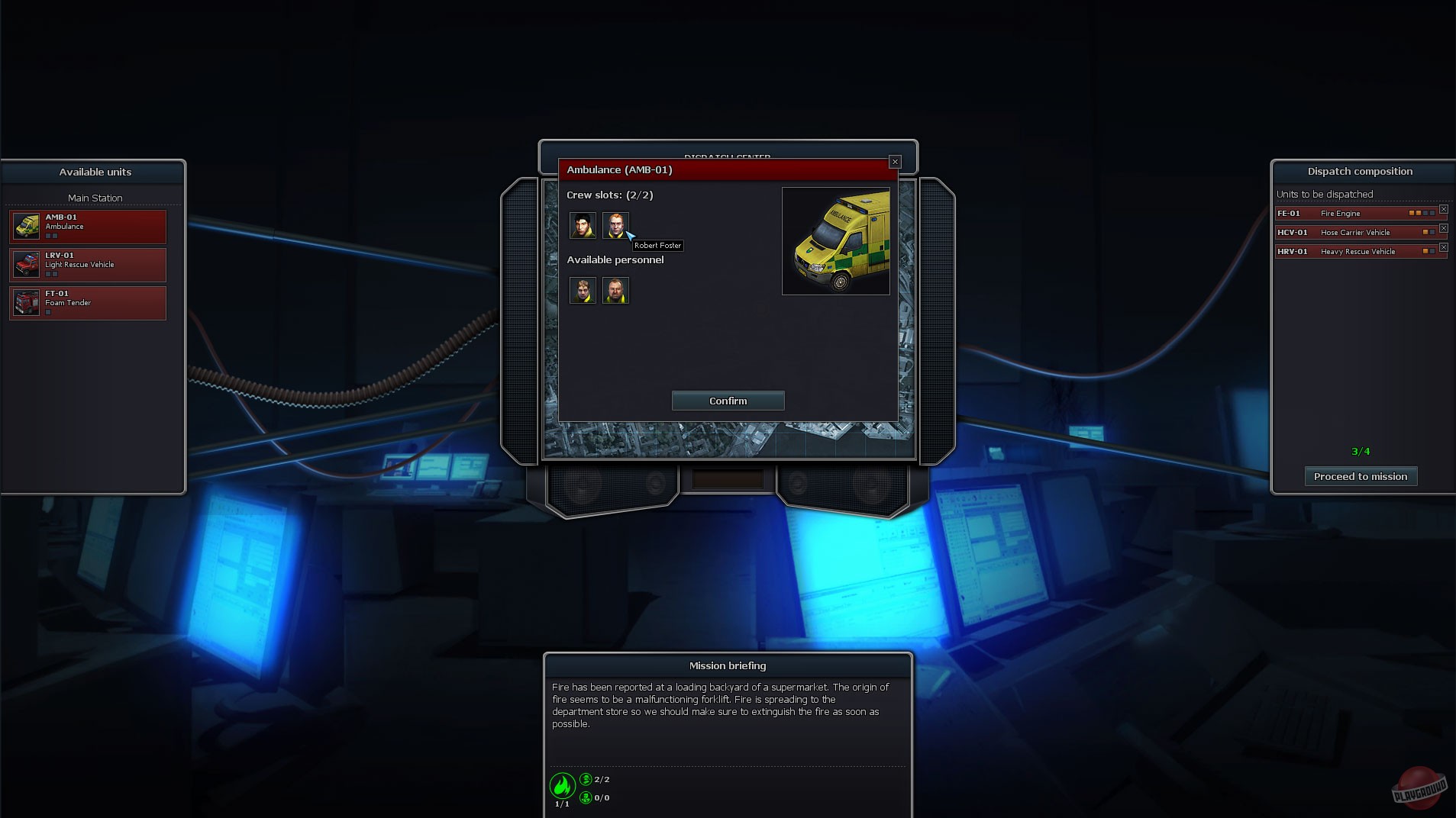Click the medic requirement icon showing 0/0

coord(586,798)
